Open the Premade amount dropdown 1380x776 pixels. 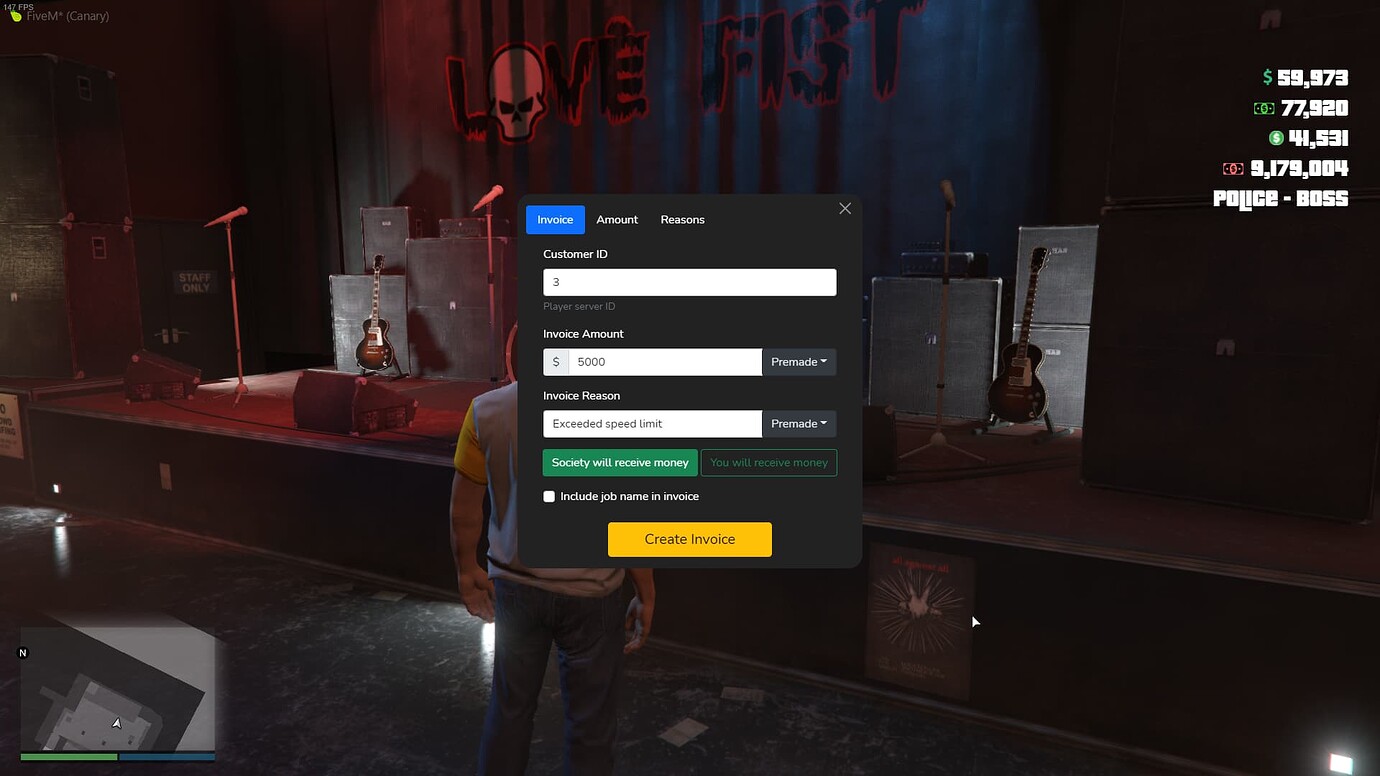(x=799, y=361)
